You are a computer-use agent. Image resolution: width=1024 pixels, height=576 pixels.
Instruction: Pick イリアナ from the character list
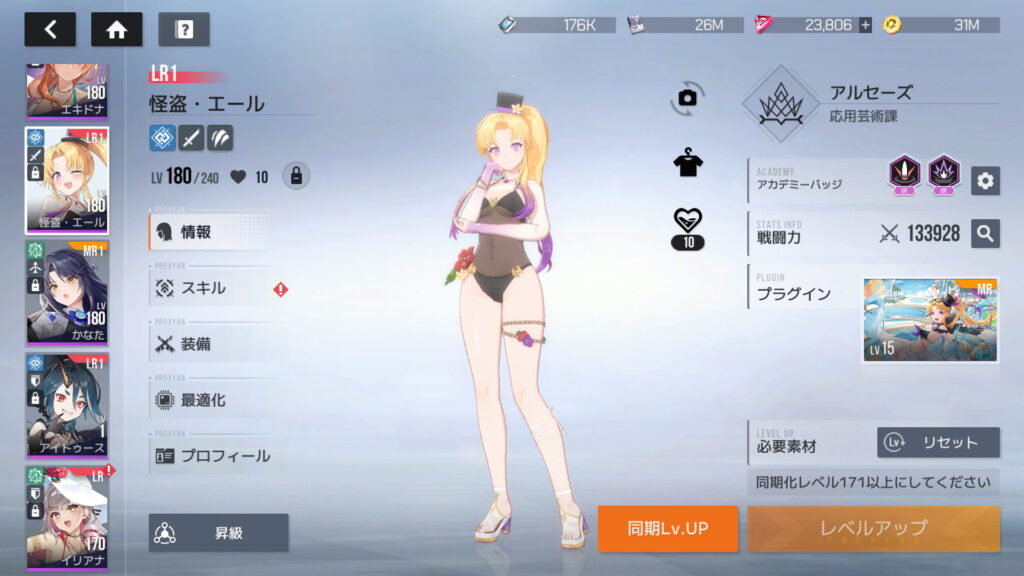tap(67, 516)
